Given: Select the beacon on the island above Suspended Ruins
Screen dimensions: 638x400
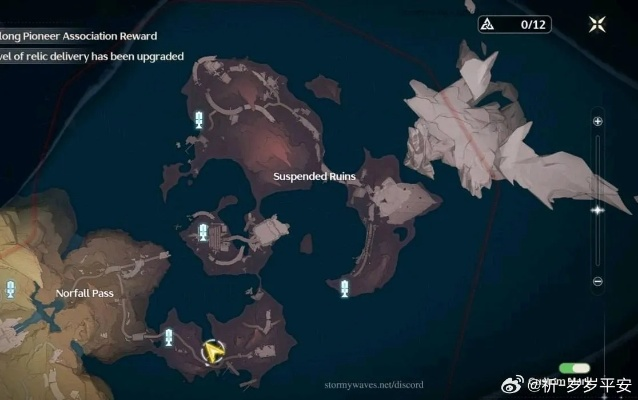Looking at the screenshot, I should point(199,121).
